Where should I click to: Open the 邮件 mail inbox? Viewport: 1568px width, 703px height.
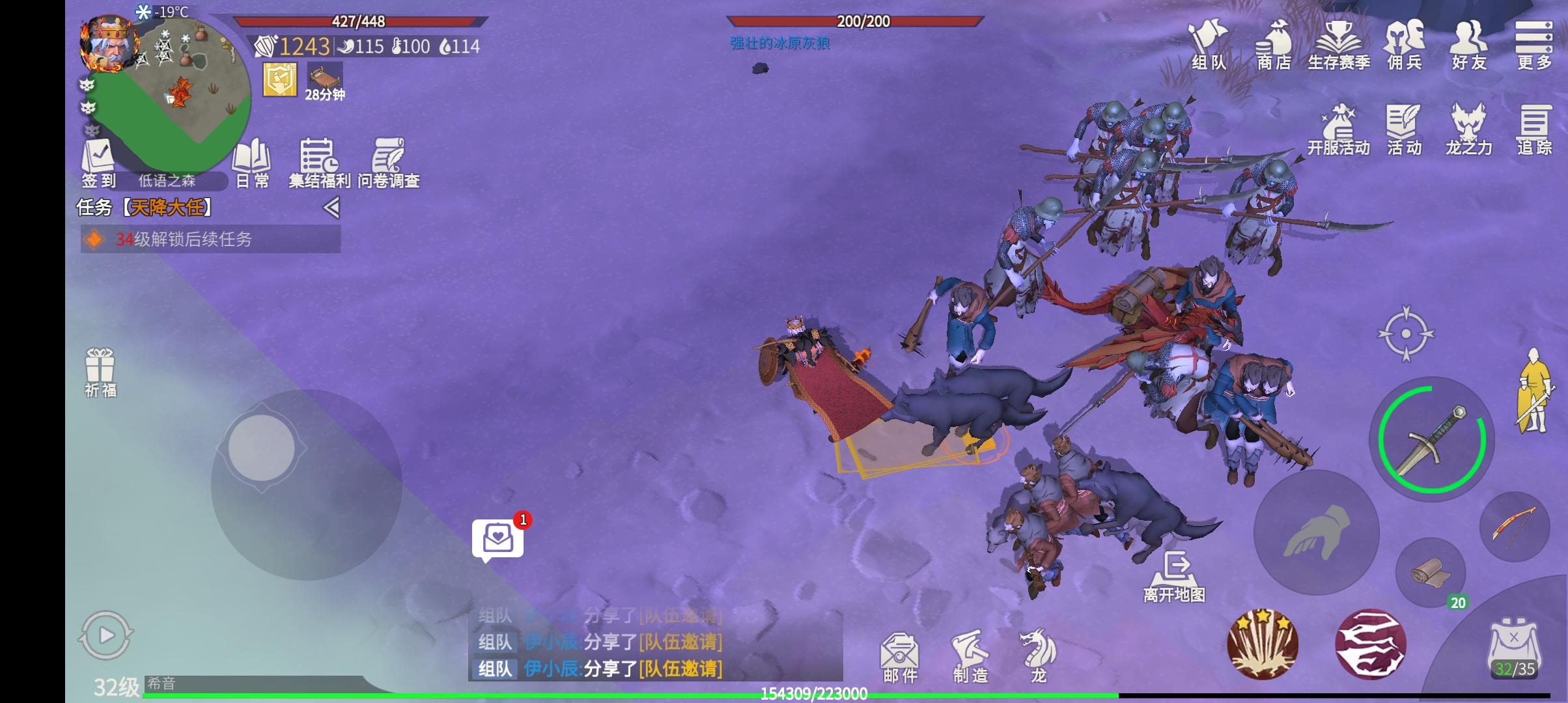pyautogui.click(x=900, y=656)
